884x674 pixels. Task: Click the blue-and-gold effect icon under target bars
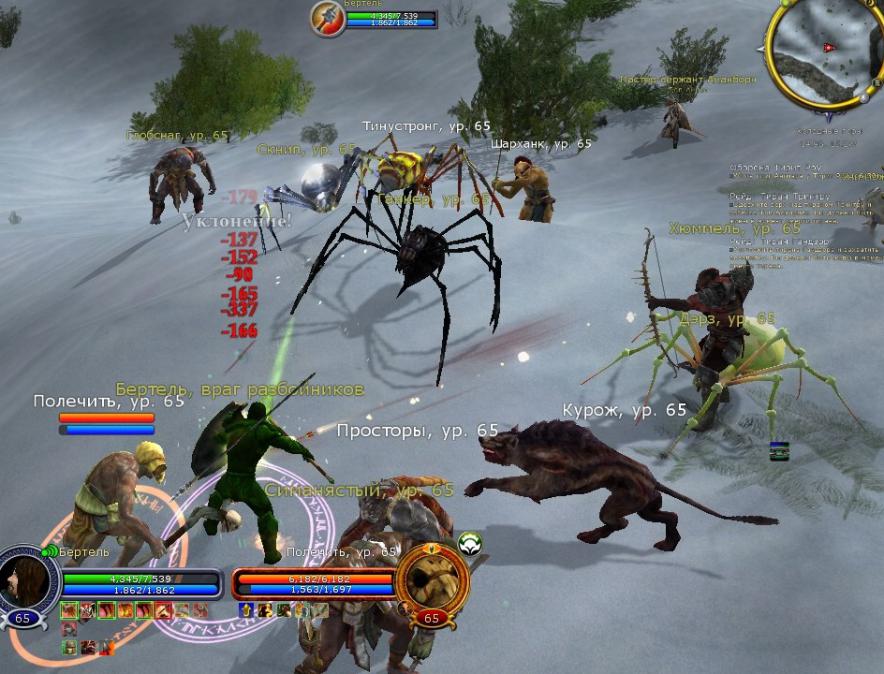tap(245, 610)
